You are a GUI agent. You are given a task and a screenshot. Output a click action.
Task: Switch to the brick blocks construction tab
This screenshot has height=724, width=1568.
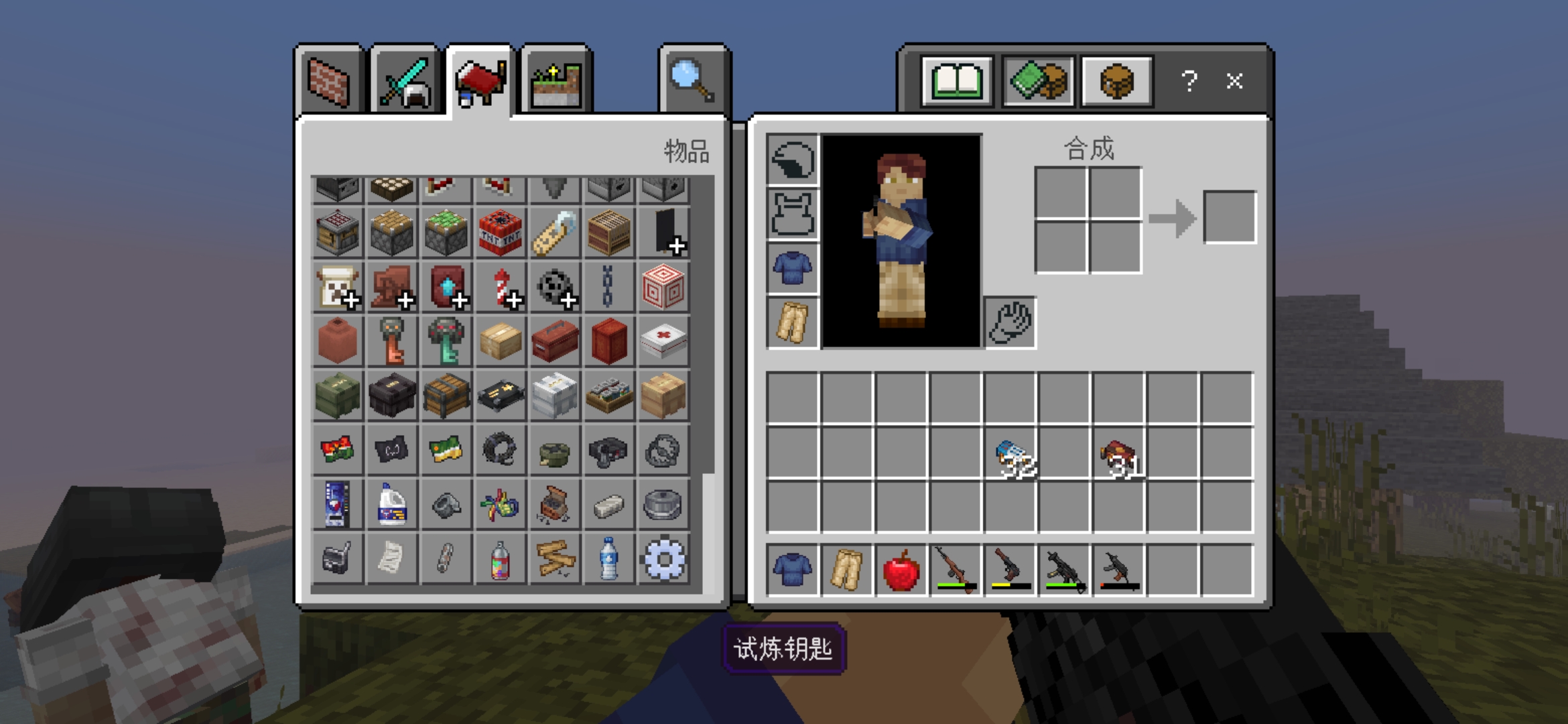329,82
